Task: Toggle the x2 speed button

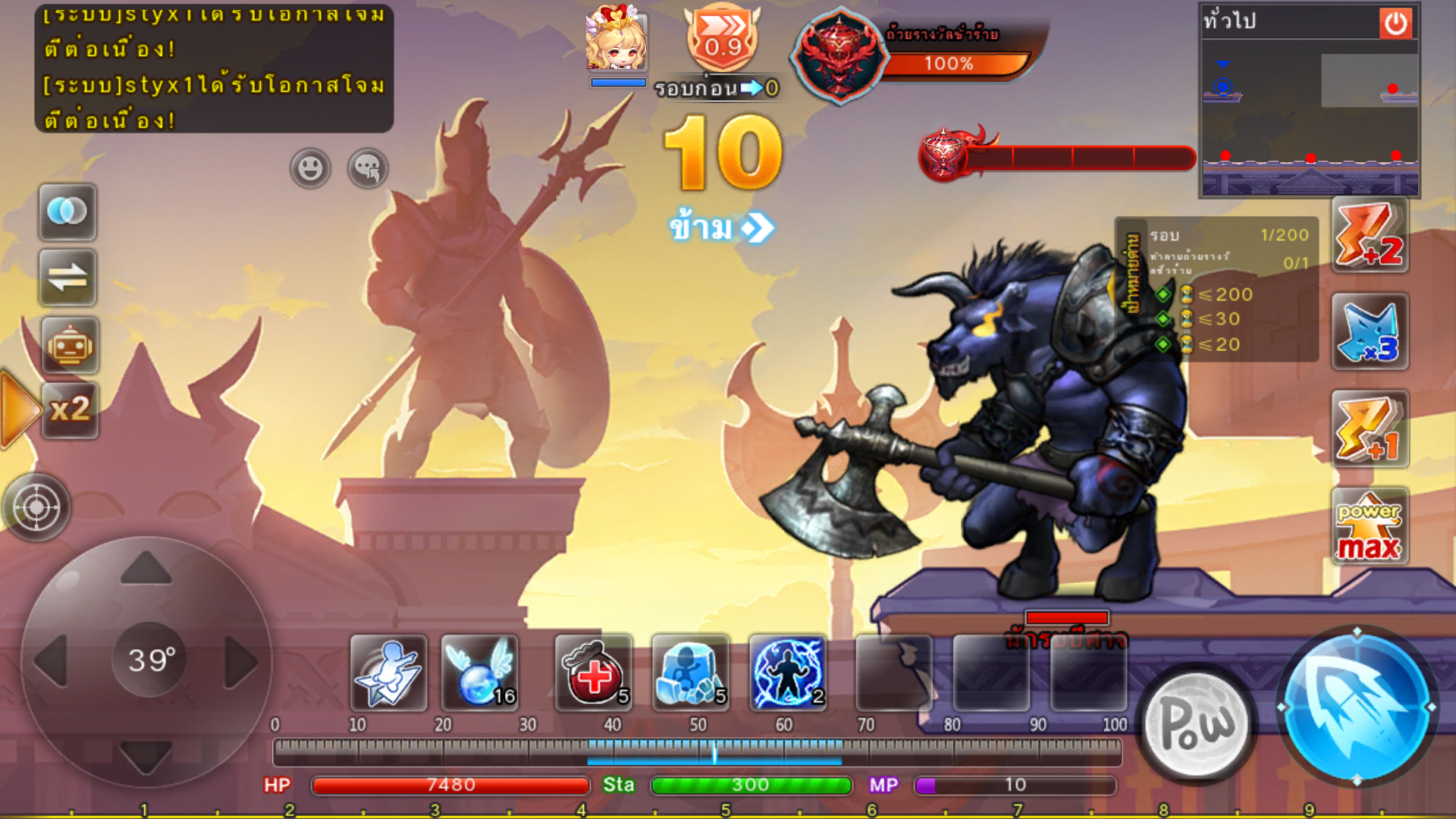Action: coord(70,410)
